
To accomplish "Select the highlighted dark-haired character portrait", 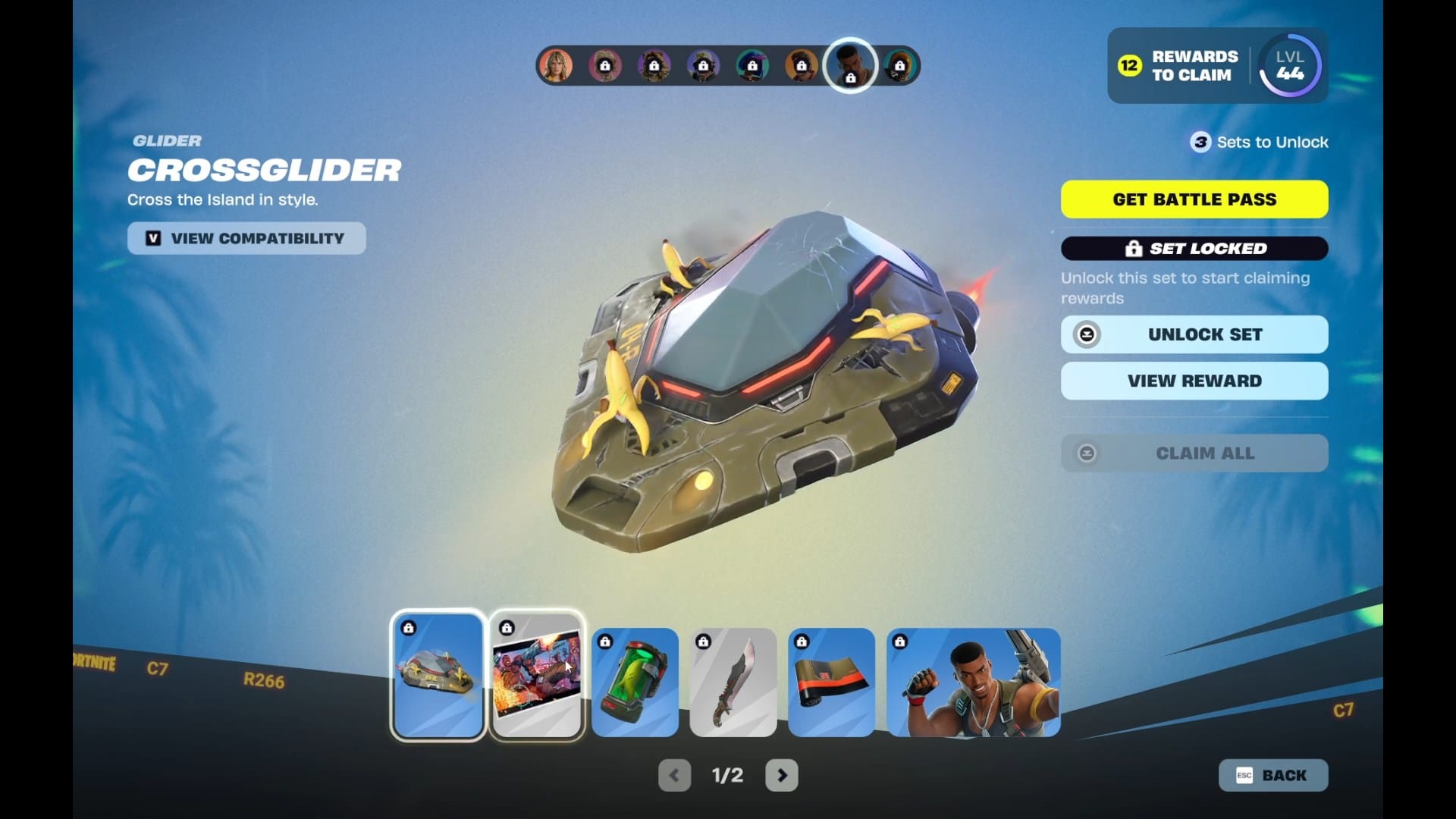I will tap(850, 65).
